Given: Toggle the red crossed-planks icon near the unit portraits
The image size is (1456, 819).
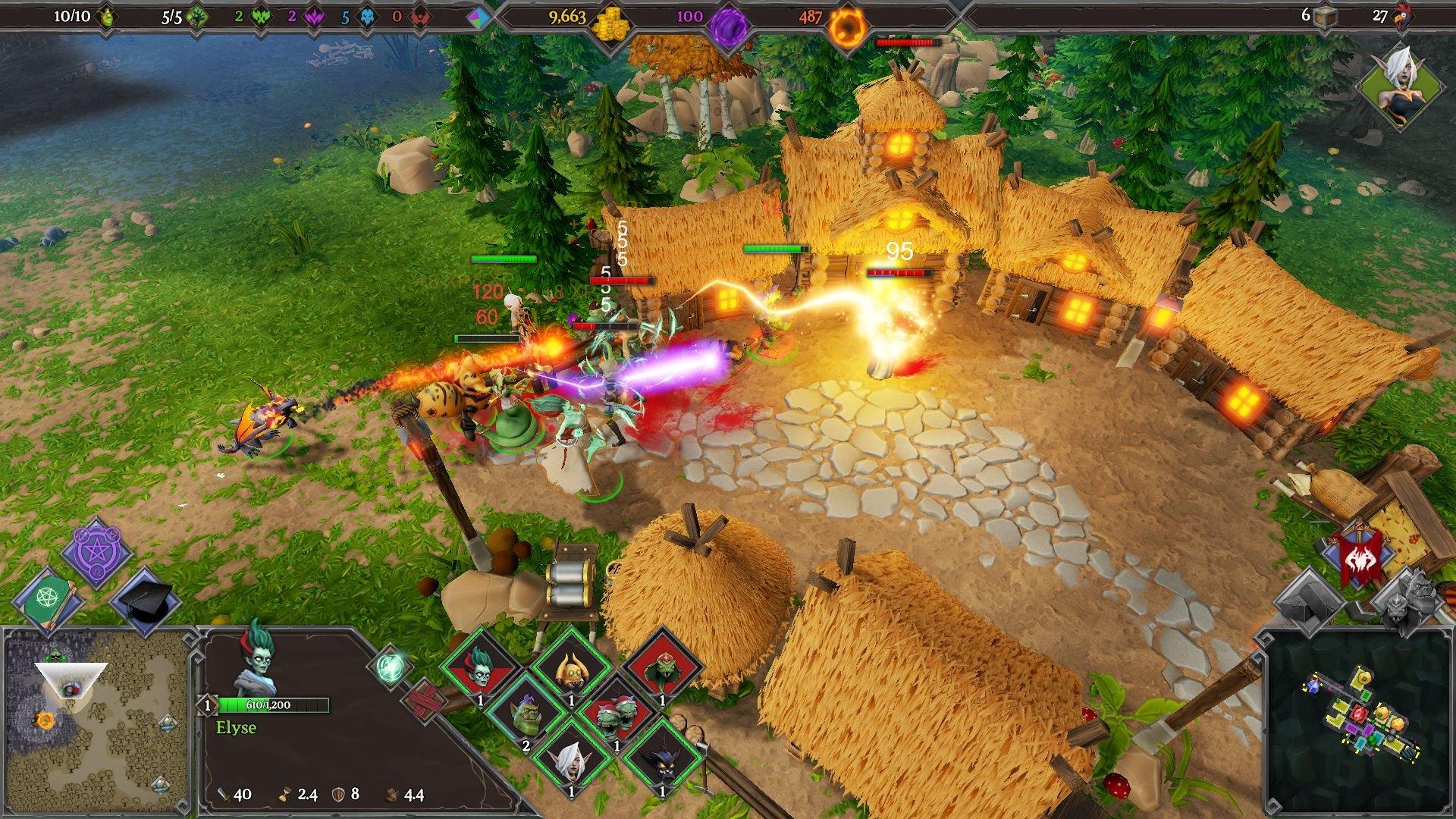Looking at the screenshot, I should 424,701.
